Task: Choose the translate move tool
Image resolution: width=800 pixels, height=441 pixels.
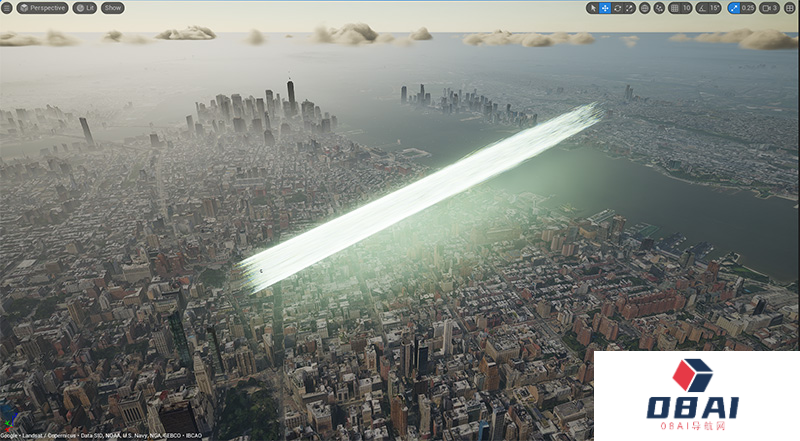Action: pos(605,8)
